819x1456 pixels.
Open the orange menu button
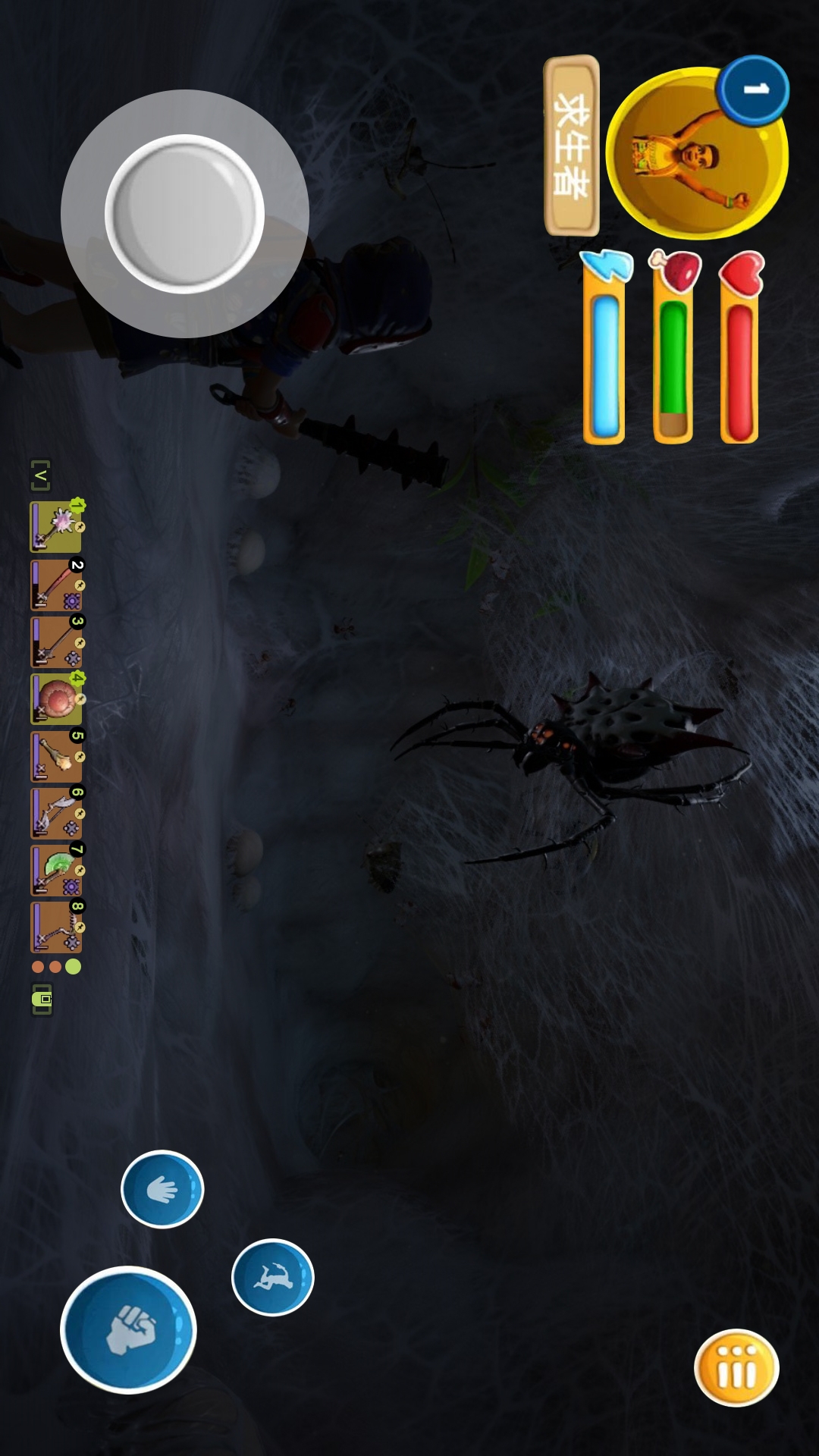coord(736,1368)
